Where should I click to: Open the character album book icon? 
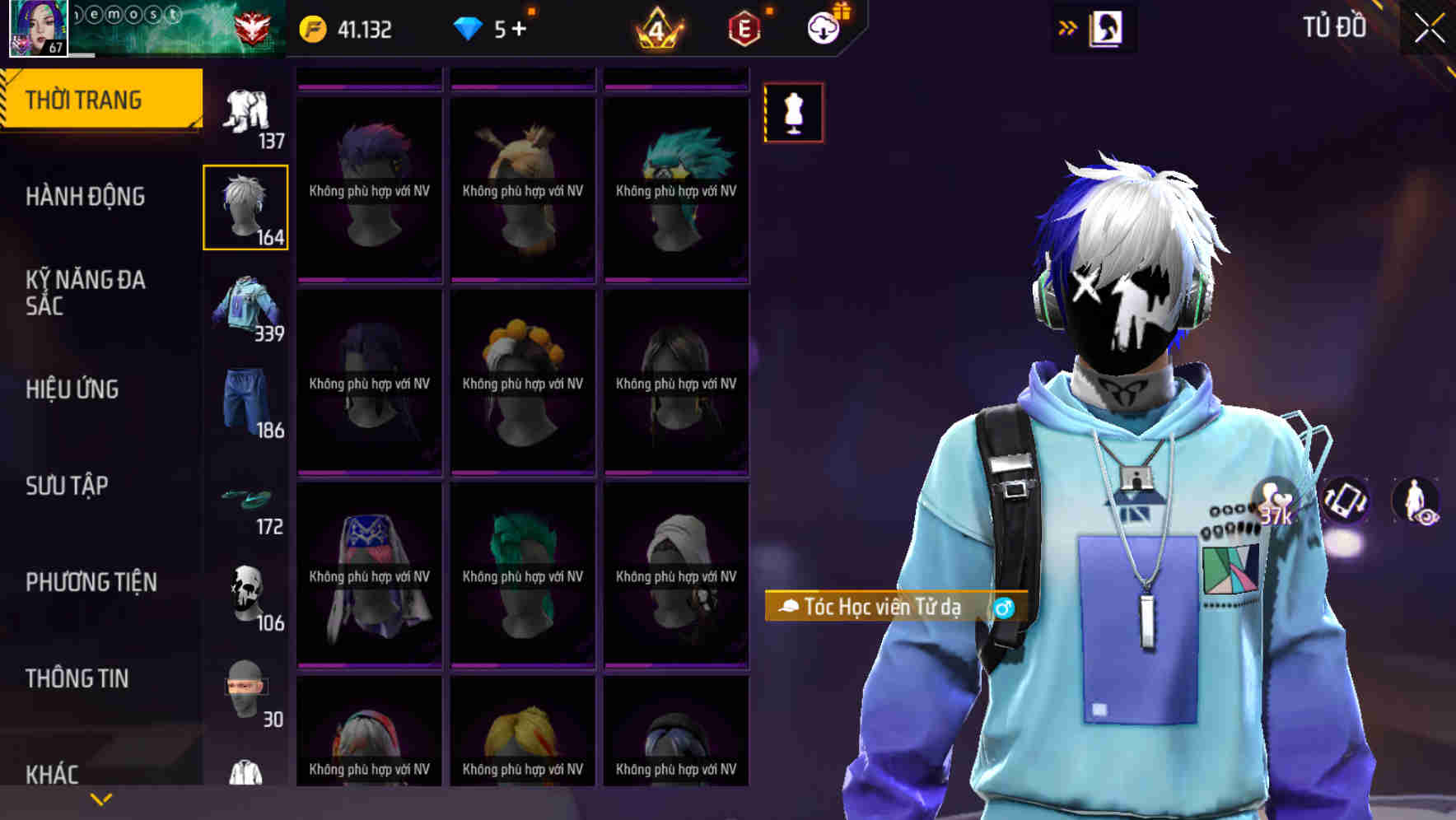(x=1104, y=27)
